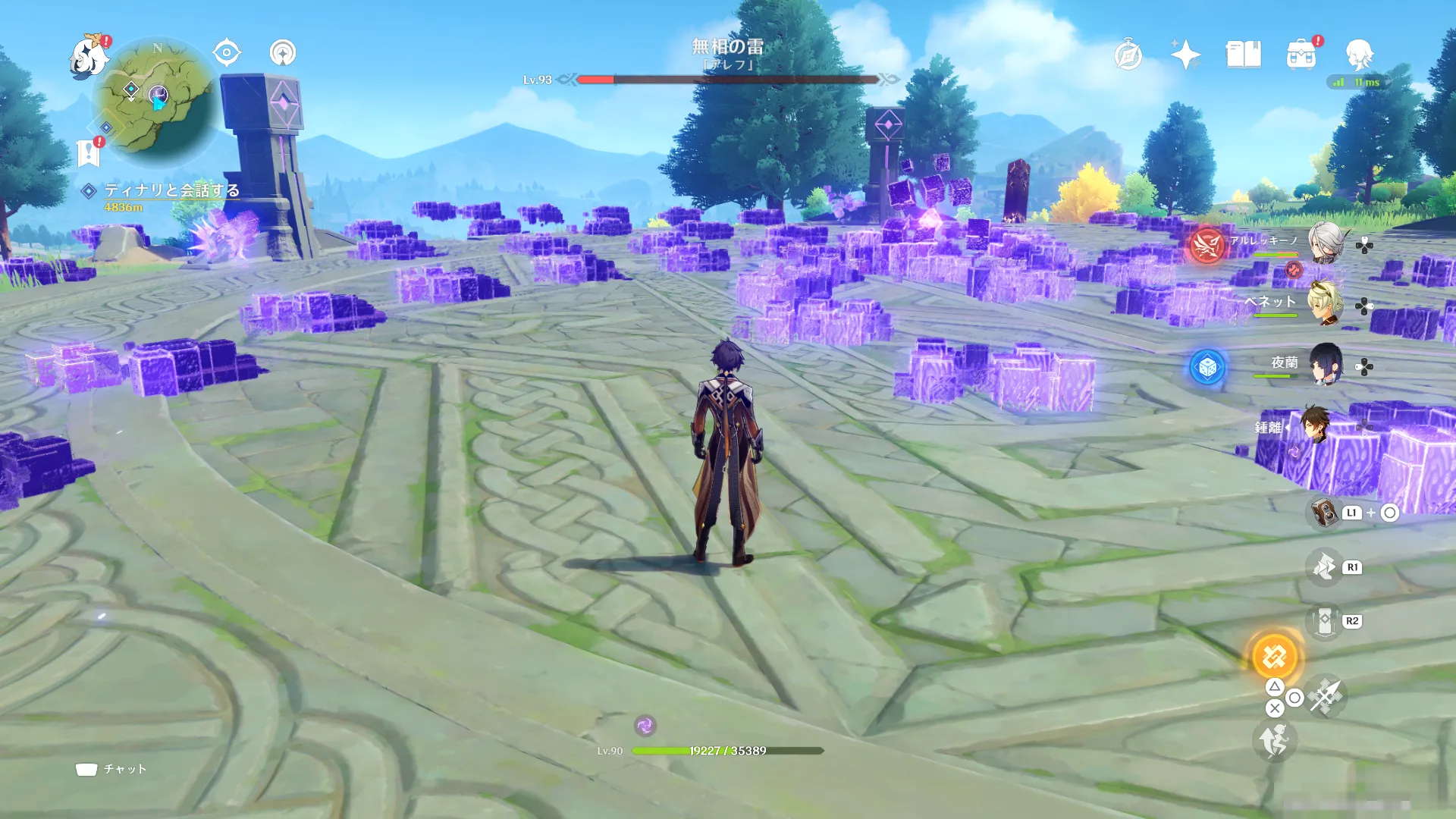
Task: Activate the red burst icon beside アルレッキーノ
Action: coord(1207,244)
